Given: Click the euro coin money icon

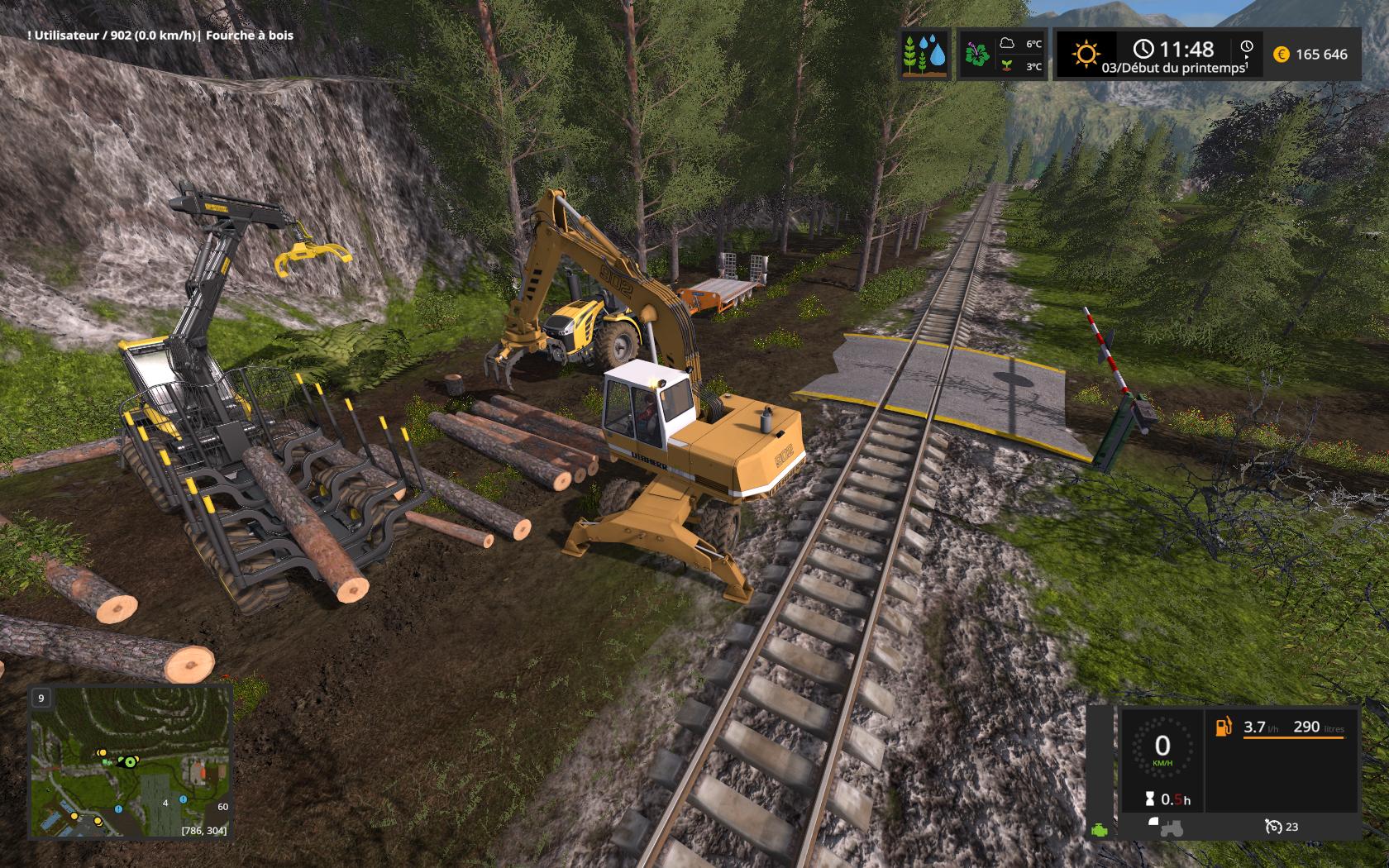Looking at the screenshot, I should (x=1282, y=55).
